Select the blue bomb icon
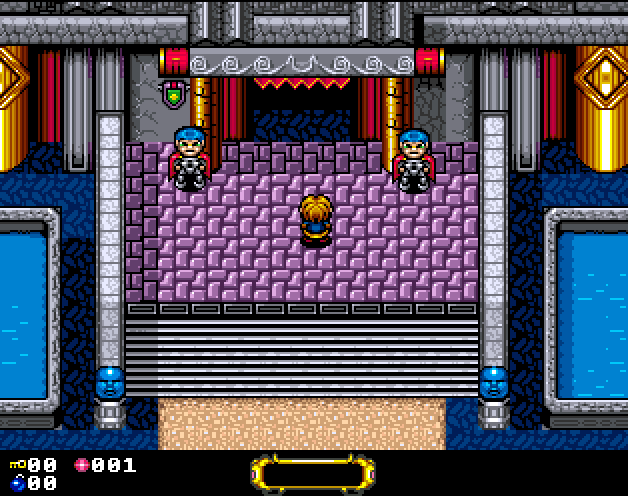628x496 pixels. pos(17,483)
